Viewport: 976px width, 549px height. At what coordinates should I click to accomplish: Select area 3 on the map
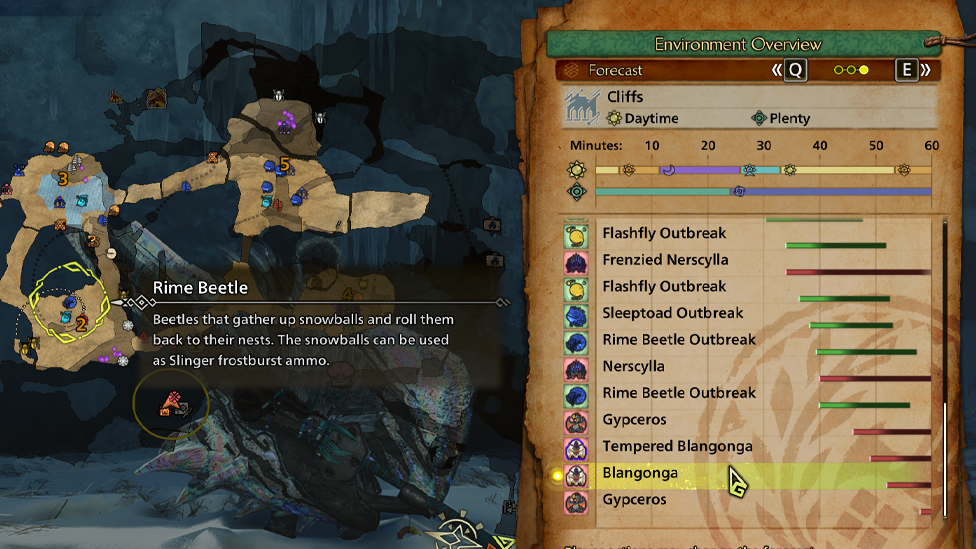62,179
